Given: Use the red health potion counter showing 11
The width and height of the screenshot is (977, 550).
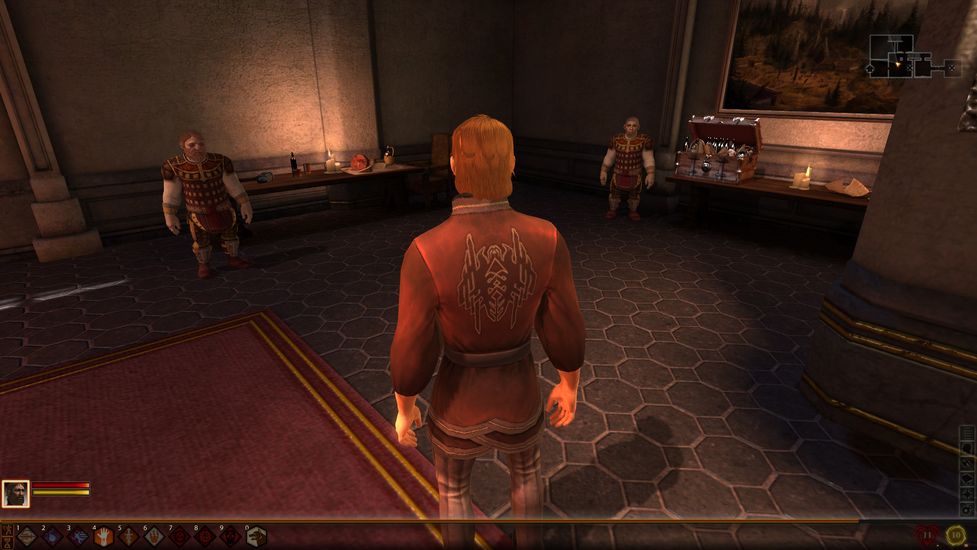Looking at the screenshot, I should pos(929,535).
